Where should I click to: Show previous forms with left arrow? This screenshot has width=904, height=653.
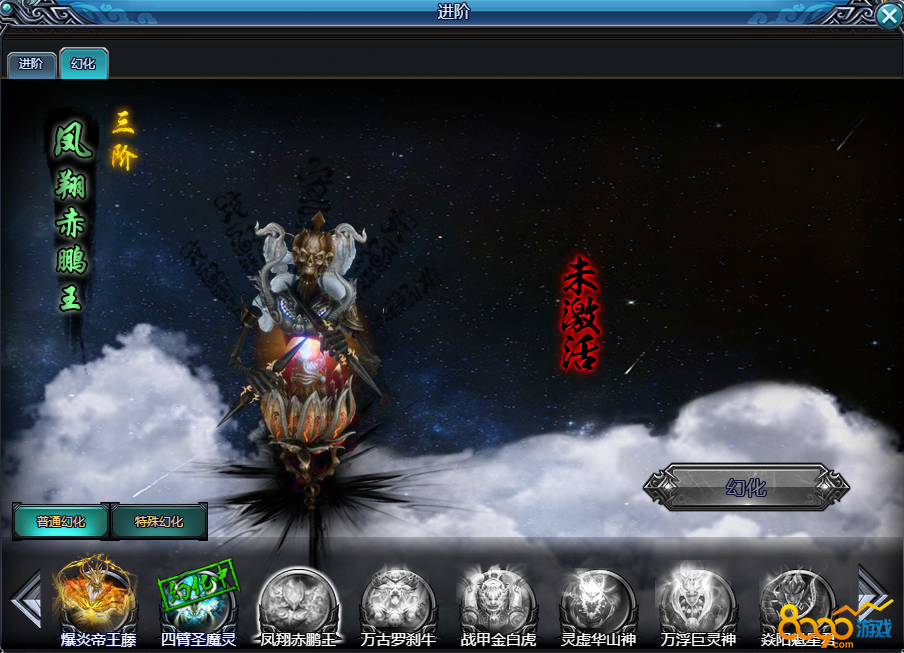(24, 599)
